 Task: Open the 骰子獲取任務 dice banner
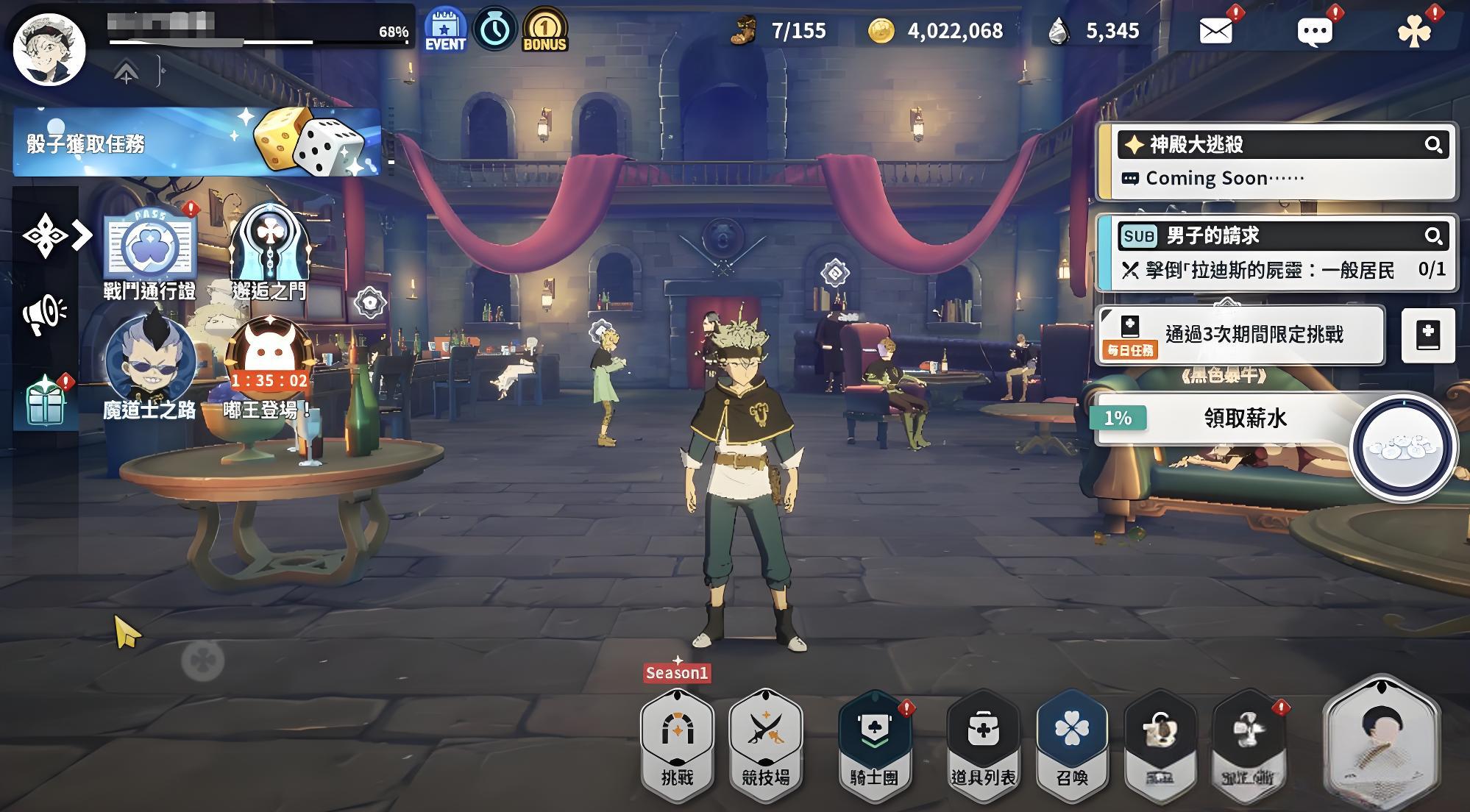[196, 142]
